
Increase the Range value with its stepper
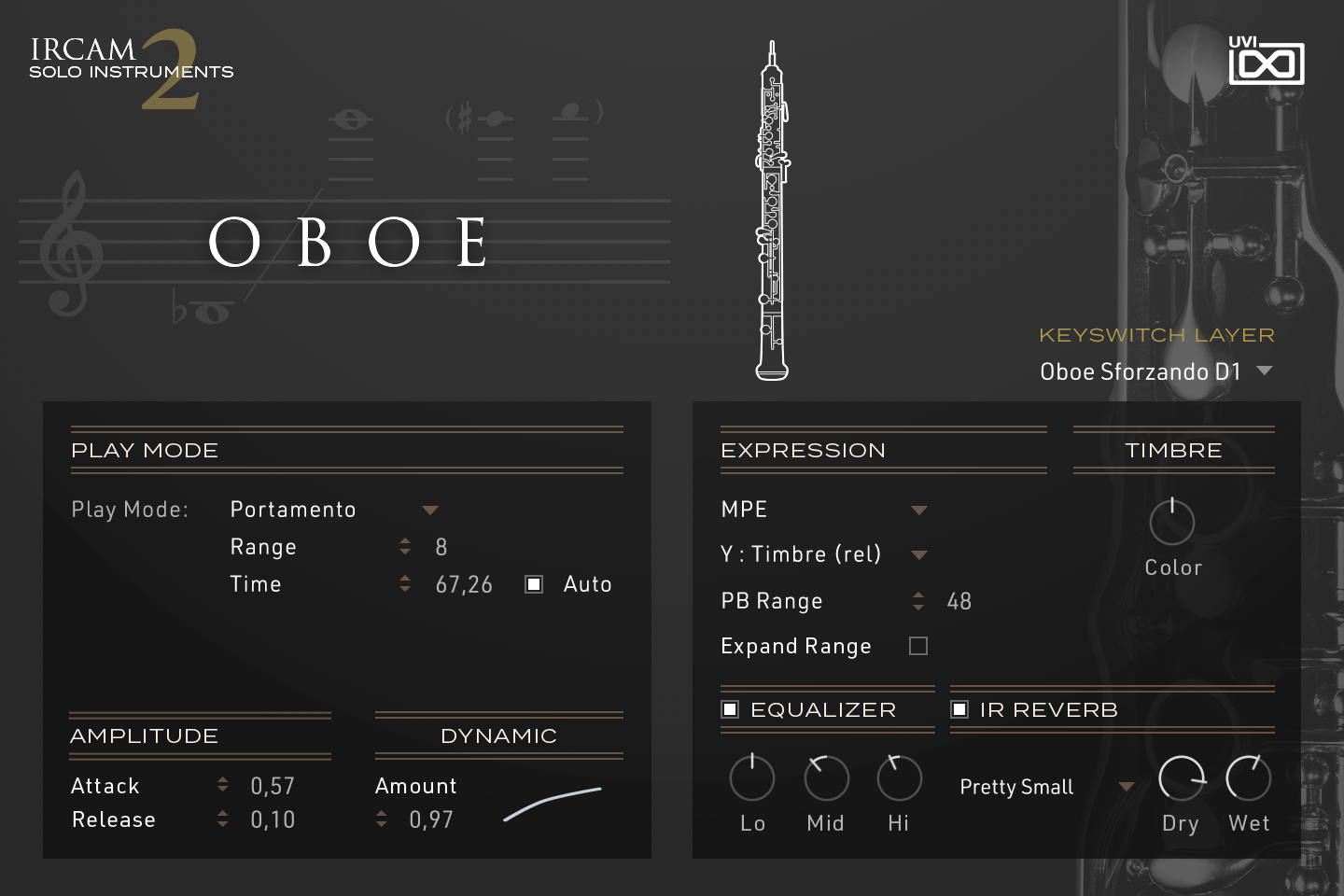pos(405,541)
